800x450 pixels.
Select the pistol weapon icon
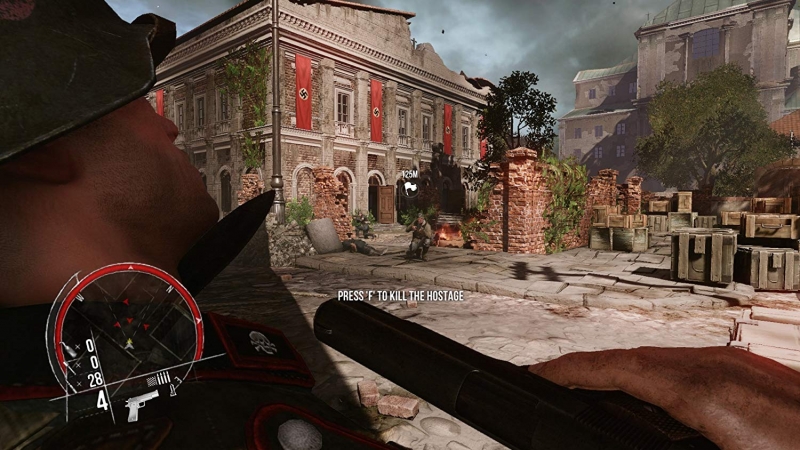[142, 404]
